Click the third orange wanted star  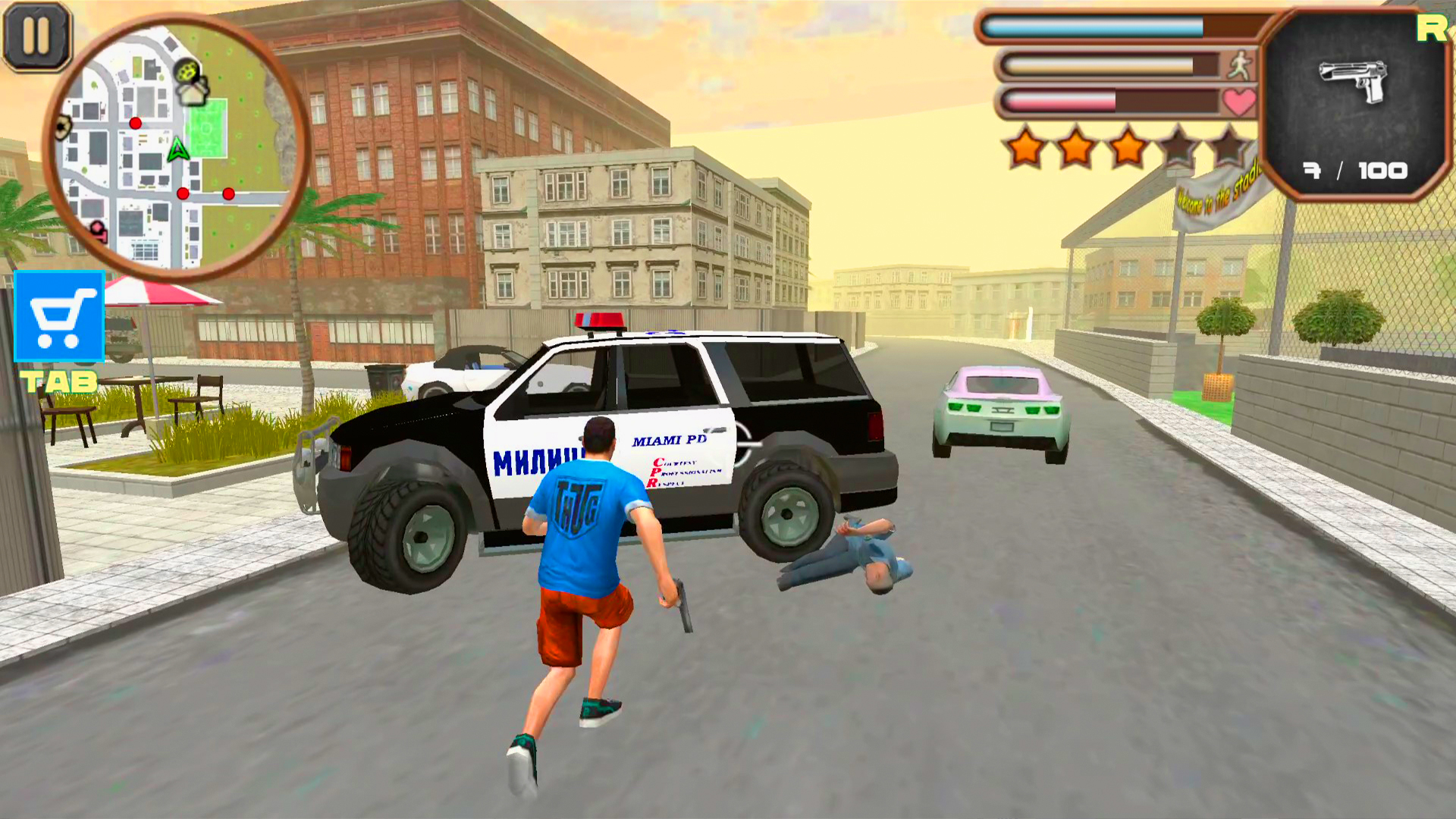[x=1128, y=144]
